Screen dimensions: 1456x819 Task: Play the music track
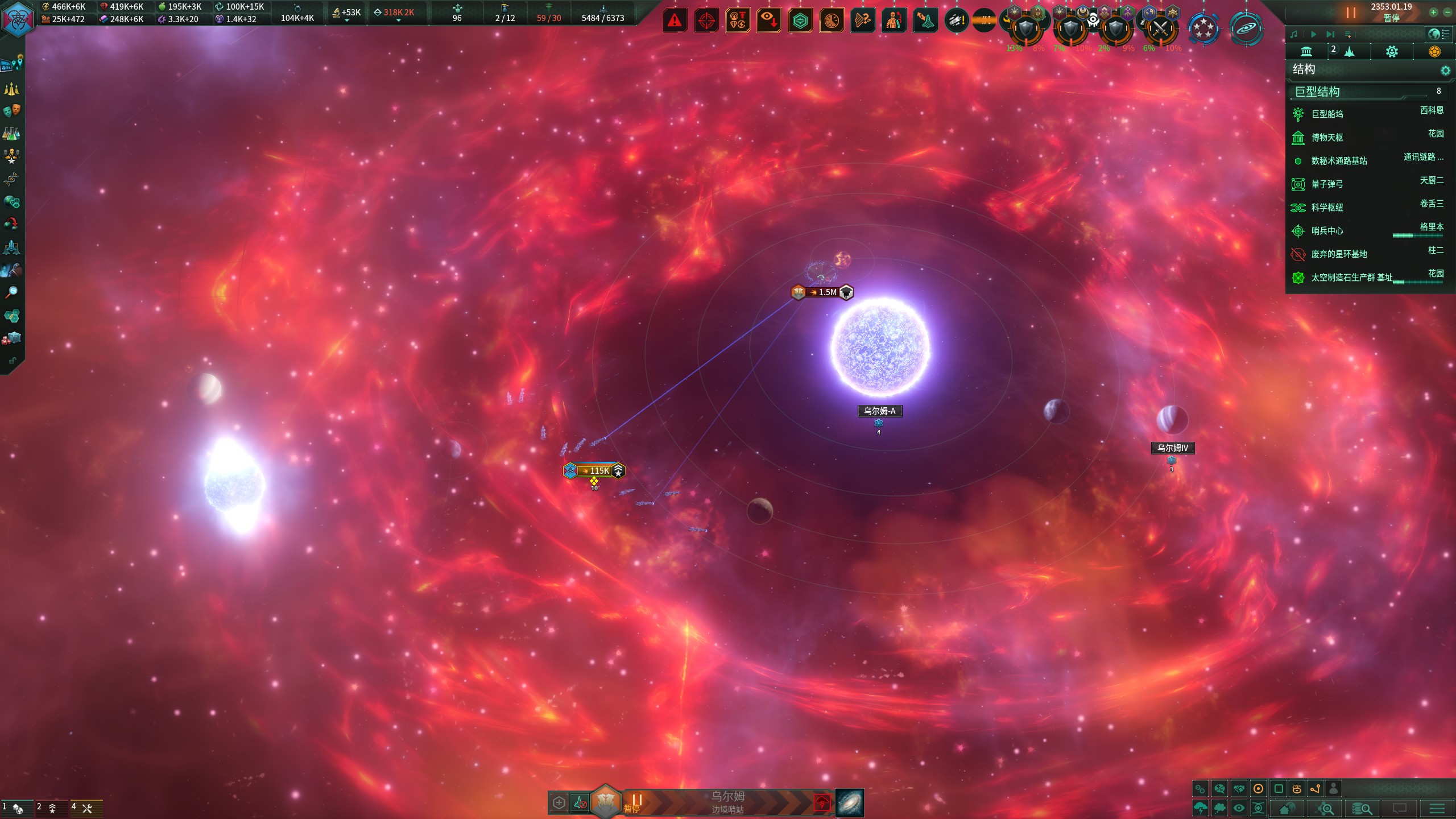(1313, 34)
